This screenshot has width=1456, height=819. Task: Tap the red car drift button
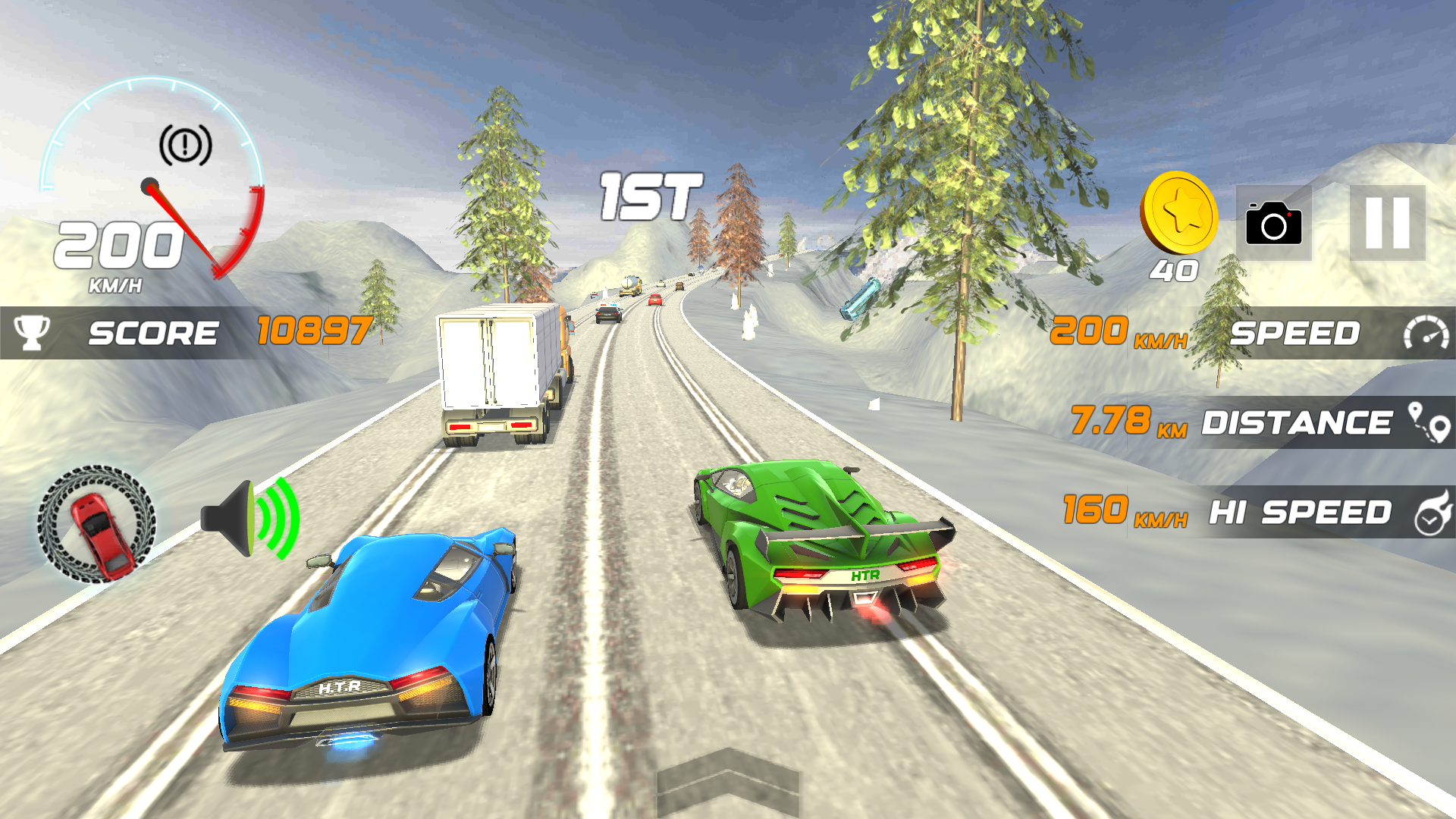pos(97,524)
